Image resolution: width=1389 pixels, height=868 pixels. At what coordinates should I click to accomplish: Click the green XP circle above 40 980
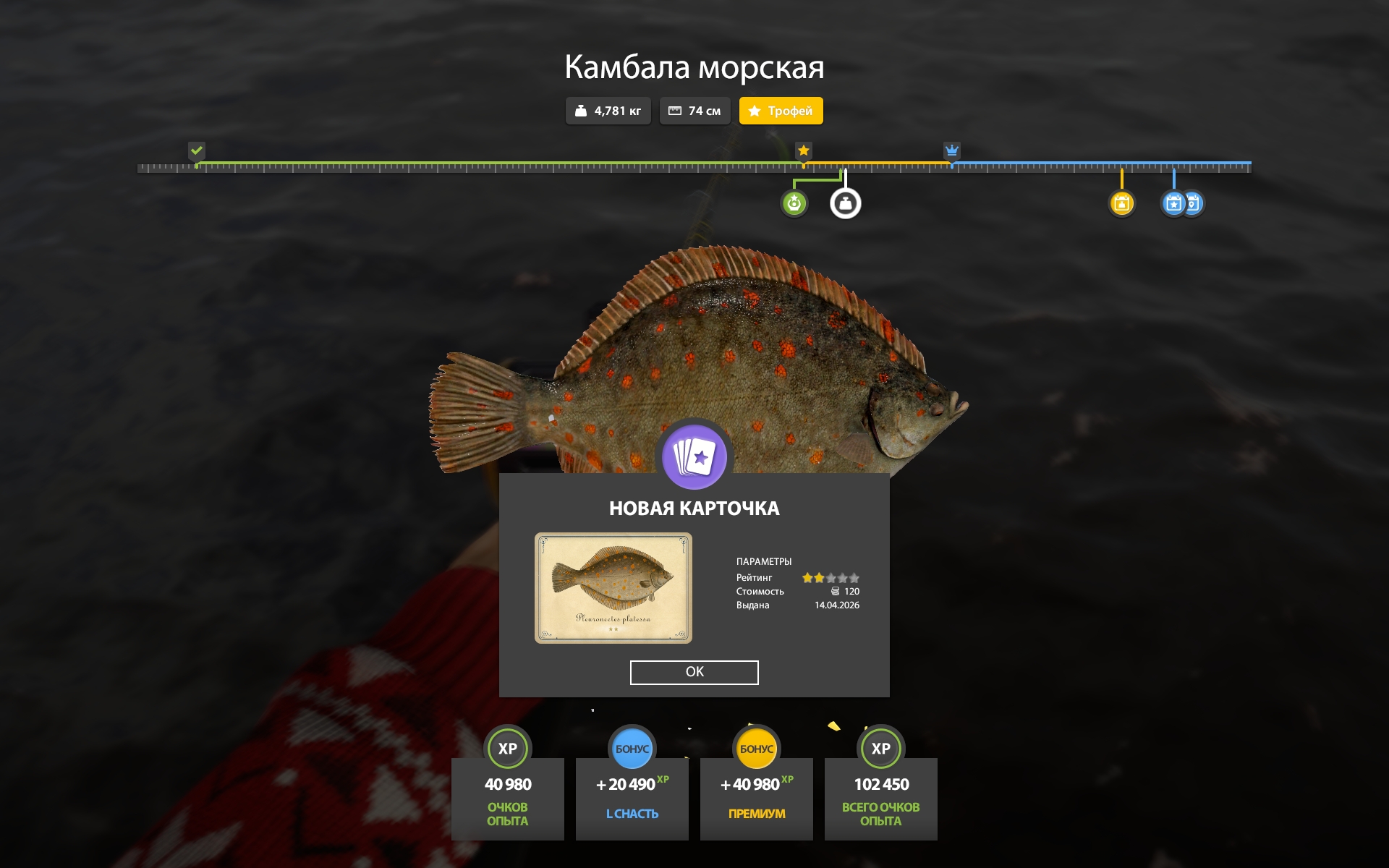point(508,749)
